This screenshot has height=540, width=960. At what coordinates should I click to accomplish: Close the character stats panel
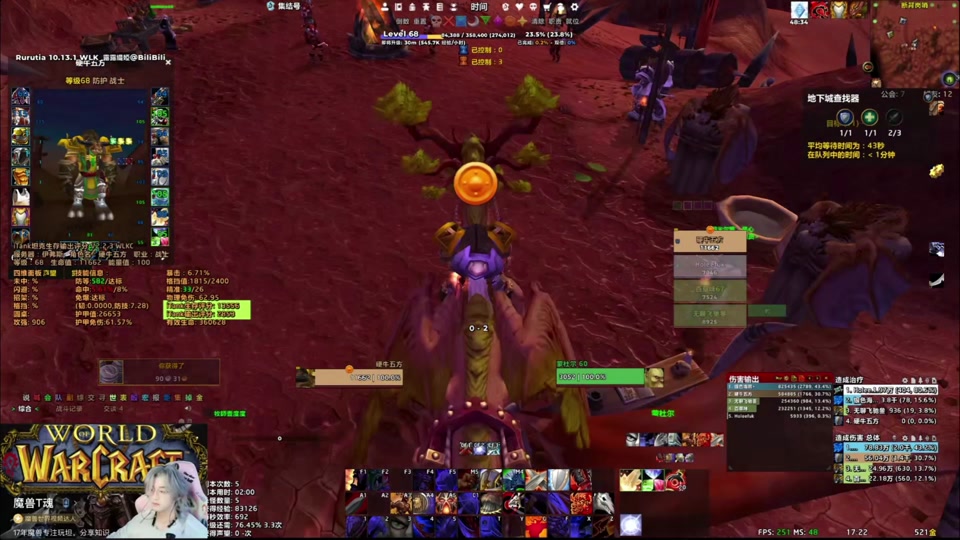(x=168, y=62)
